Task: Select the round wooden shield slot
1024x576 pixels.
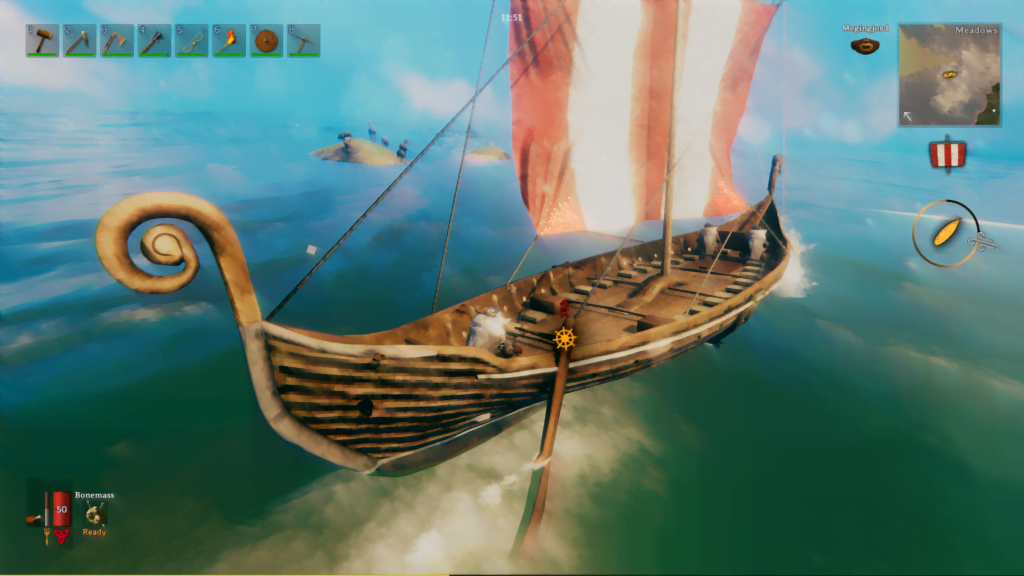Action: (x=266, y=40)
